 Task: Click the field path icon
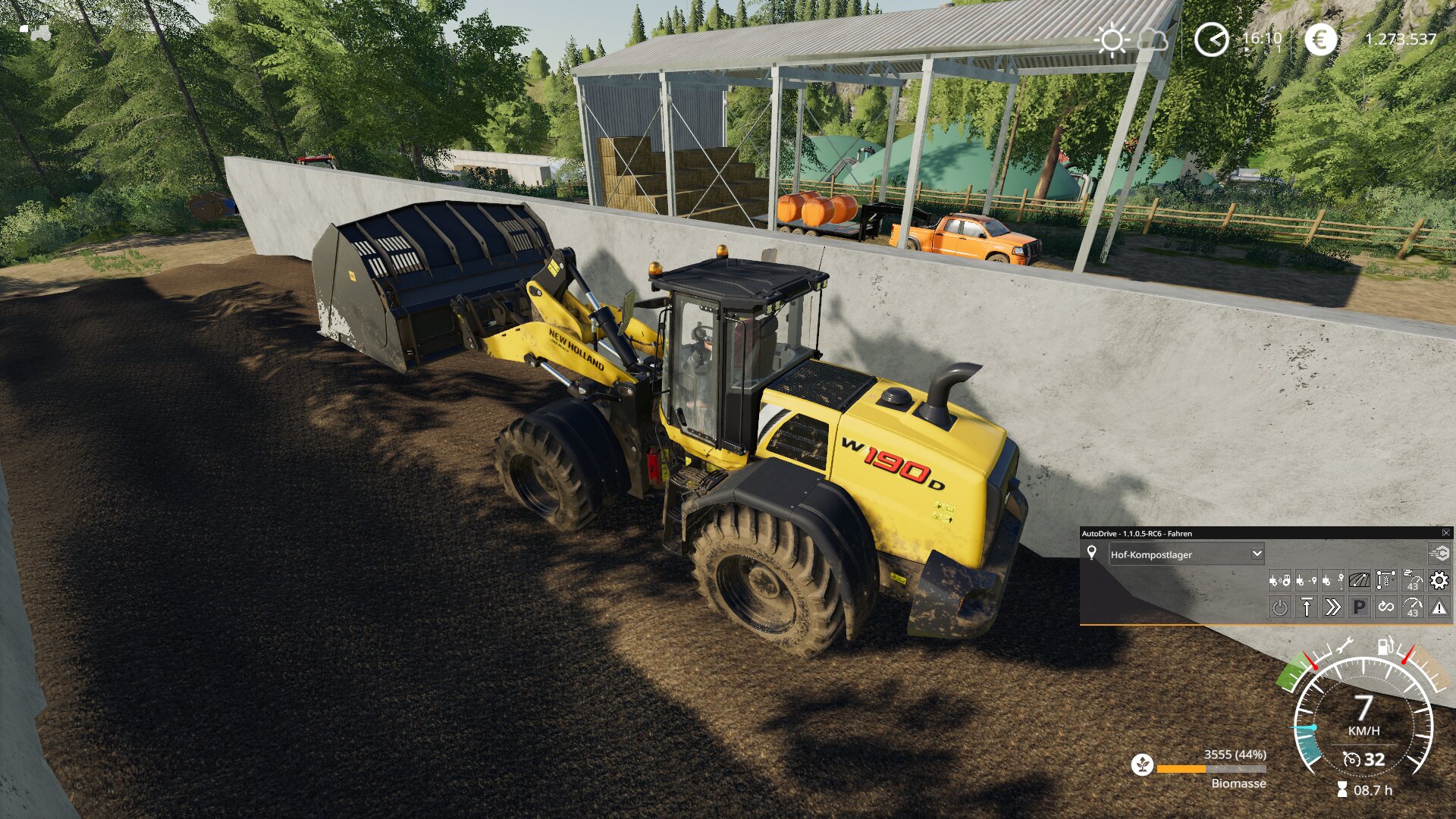tap(1359, 581)
